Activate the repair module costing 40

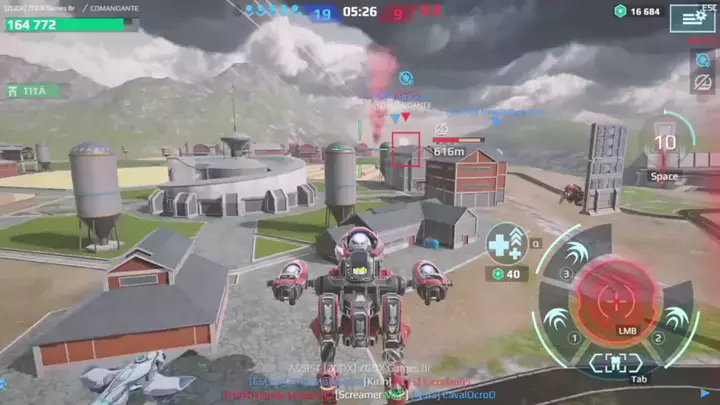[506, 245]
